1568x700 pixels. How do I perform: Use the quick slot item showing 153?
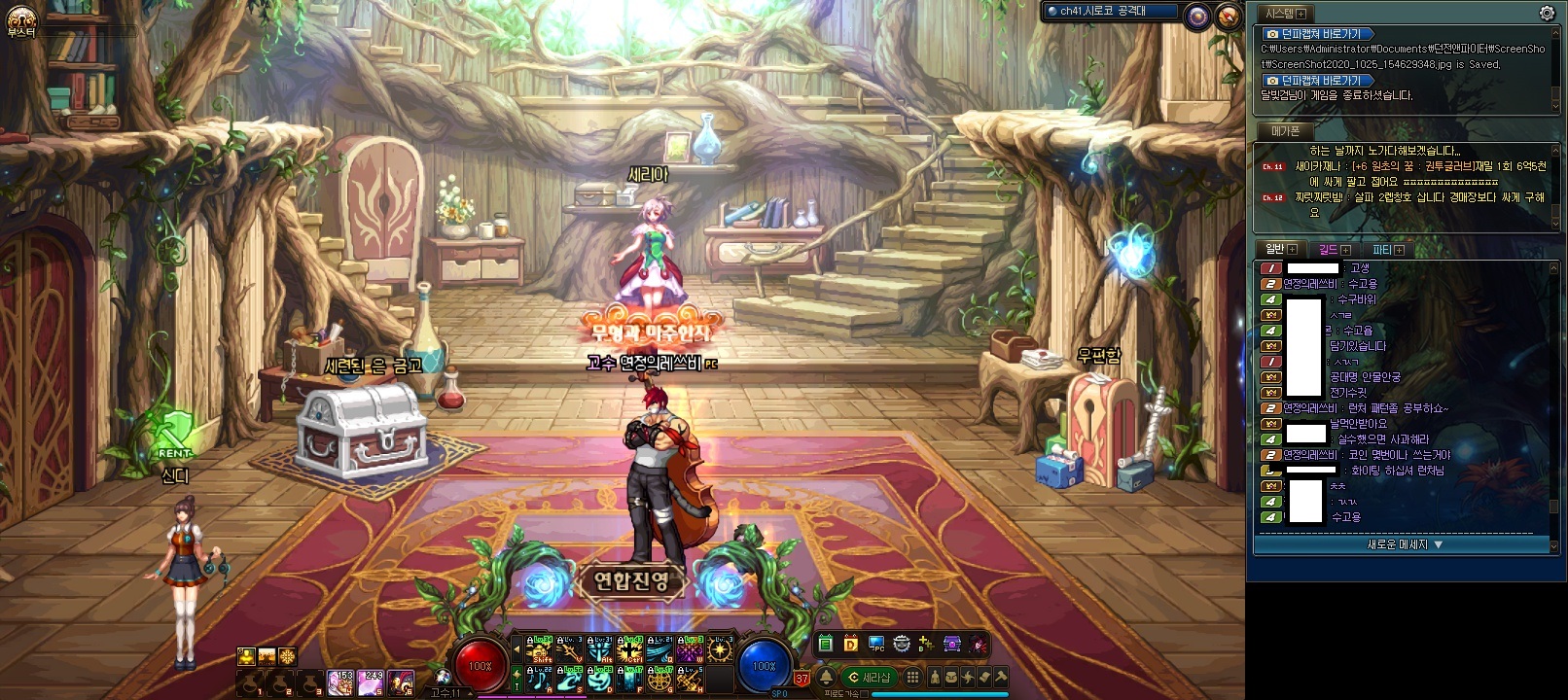pos(340,682)
